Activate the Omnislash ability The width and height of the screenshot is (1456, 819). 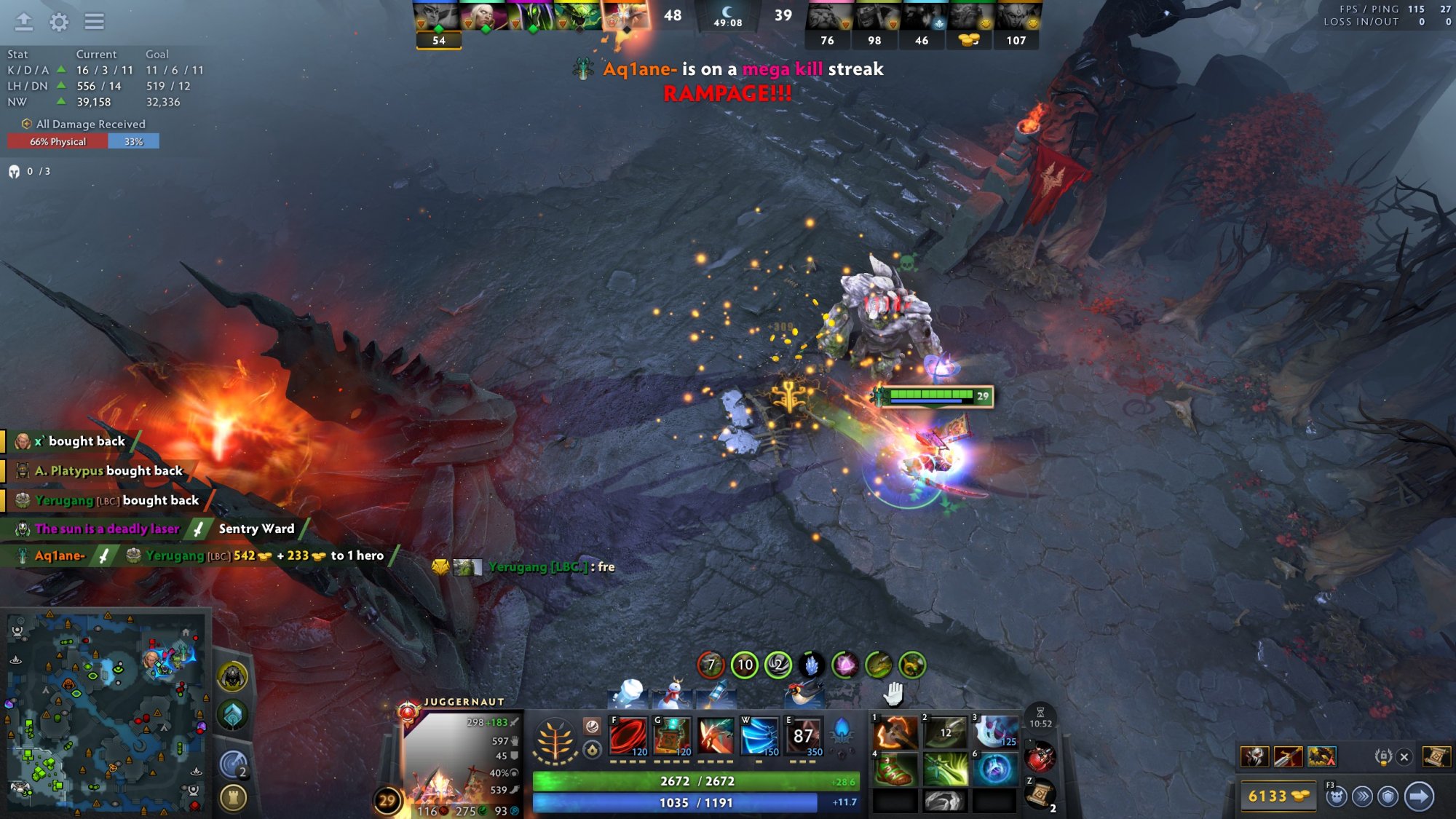tap(803, 736)
